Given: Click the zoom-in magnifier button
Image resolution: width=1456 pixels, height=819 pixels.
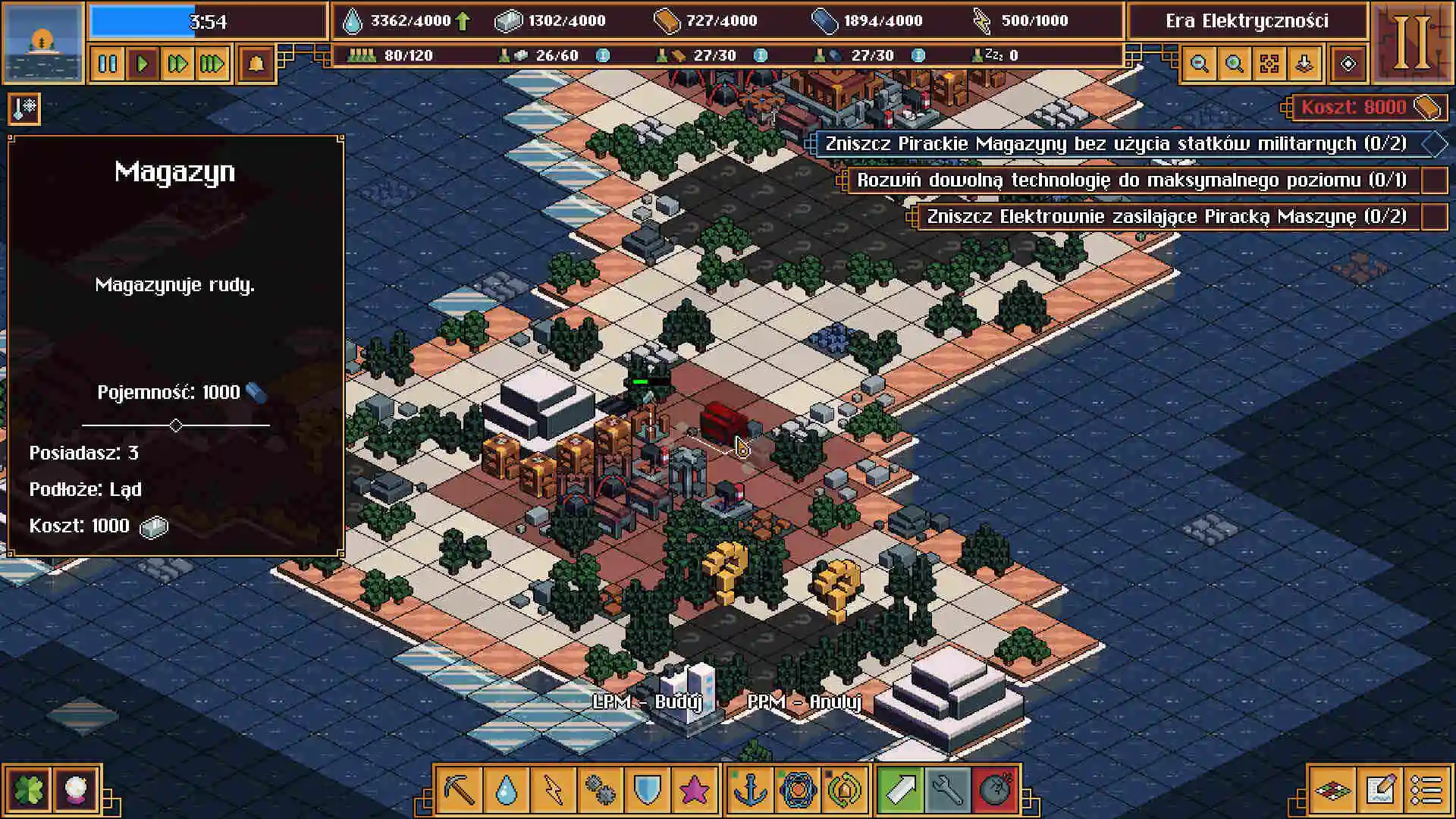Looking at the screenshot, I should (x=1235, y=64).
